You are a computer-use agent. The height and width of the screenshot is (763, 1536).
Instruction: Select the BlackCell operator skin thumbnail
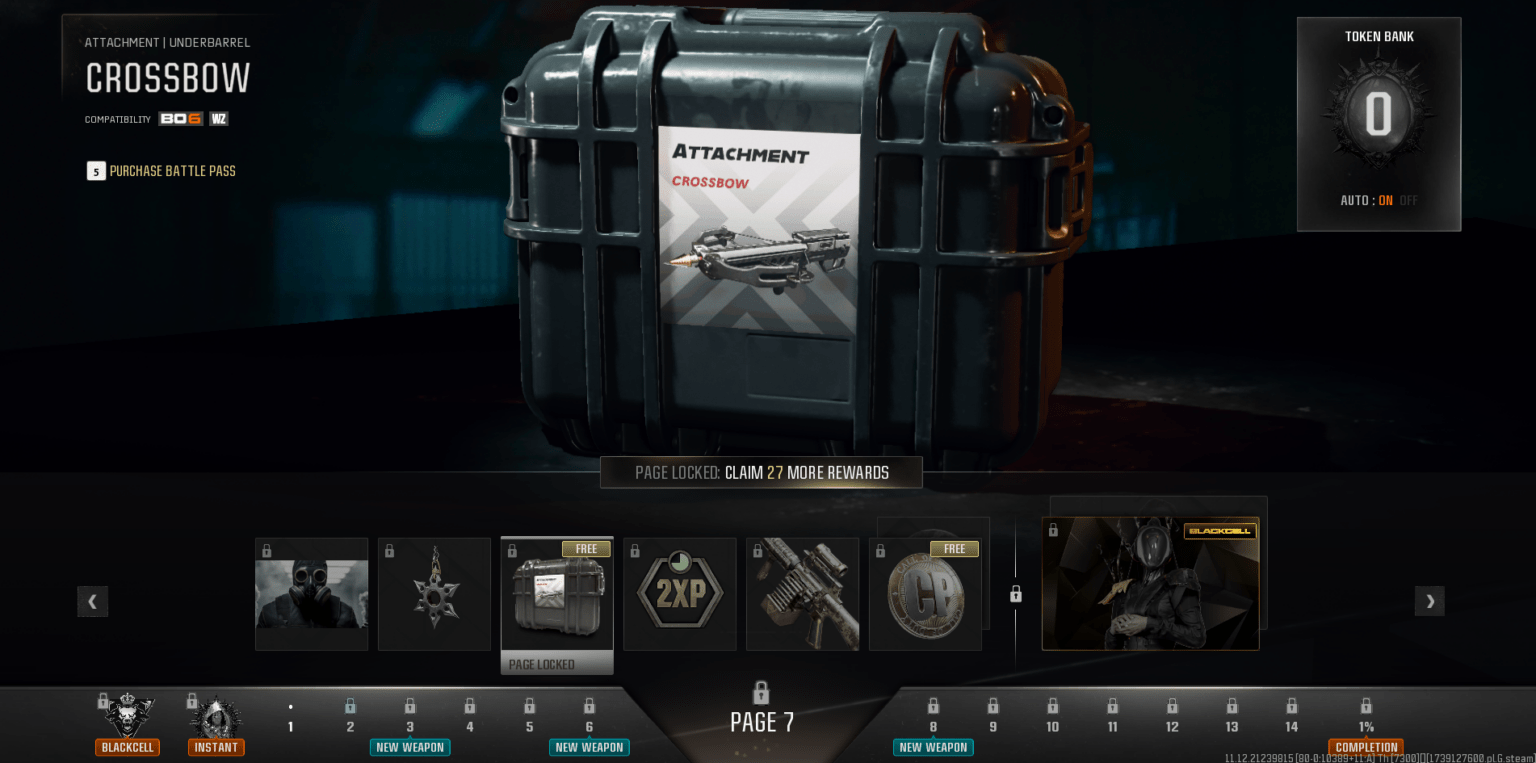[1150, 584]
